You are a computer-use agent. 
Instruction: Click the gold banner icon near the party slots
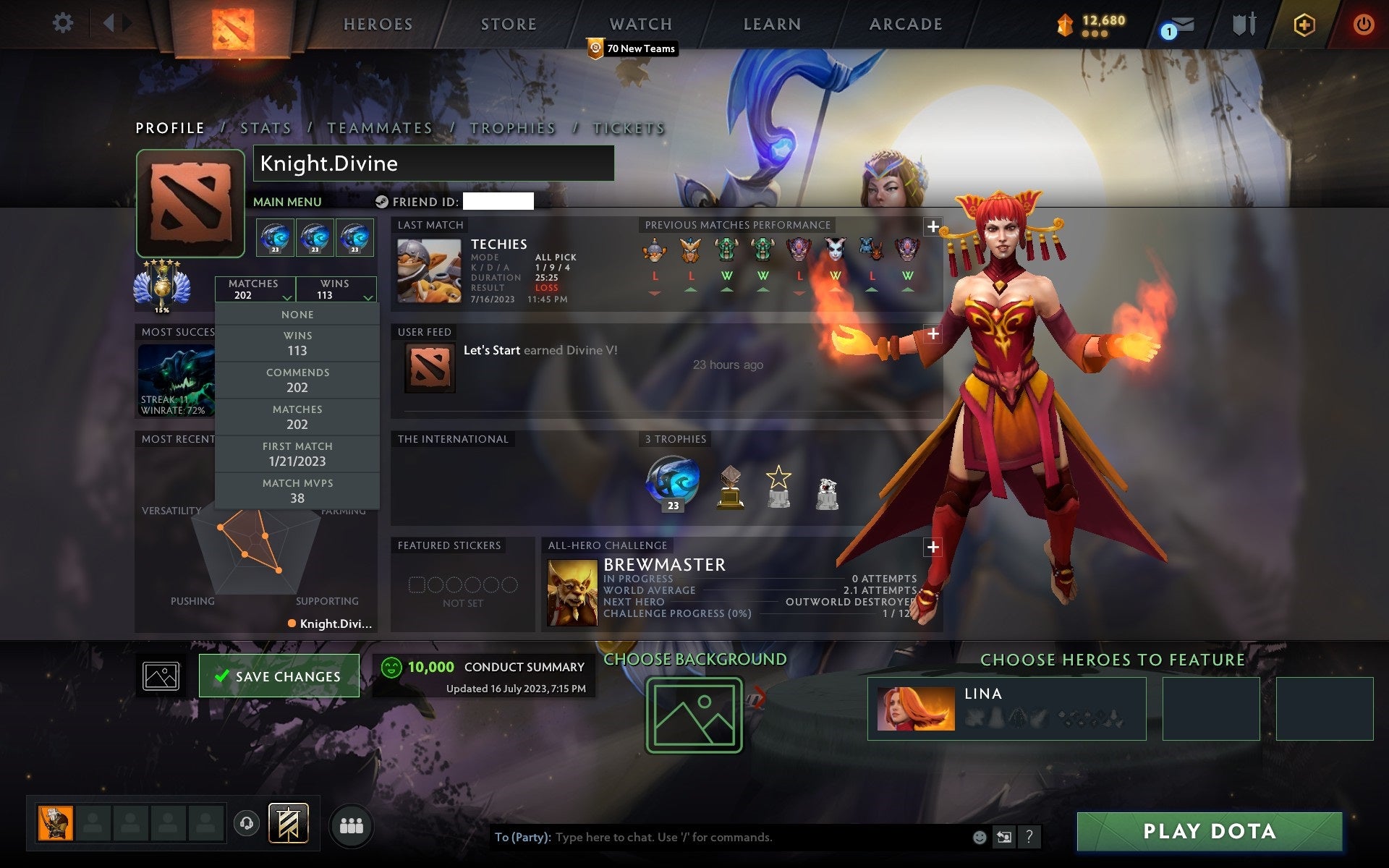coord(289,823)
